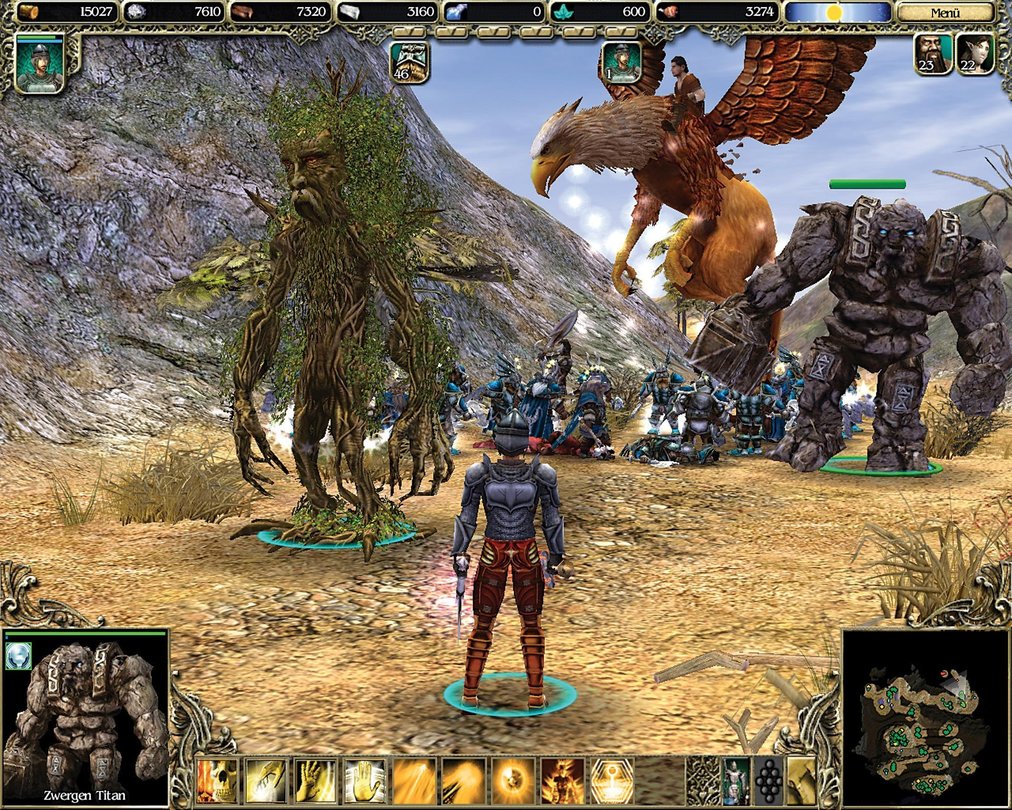Select the army group with 46 units
The image size is (1012, 810).
pos(410,62)
